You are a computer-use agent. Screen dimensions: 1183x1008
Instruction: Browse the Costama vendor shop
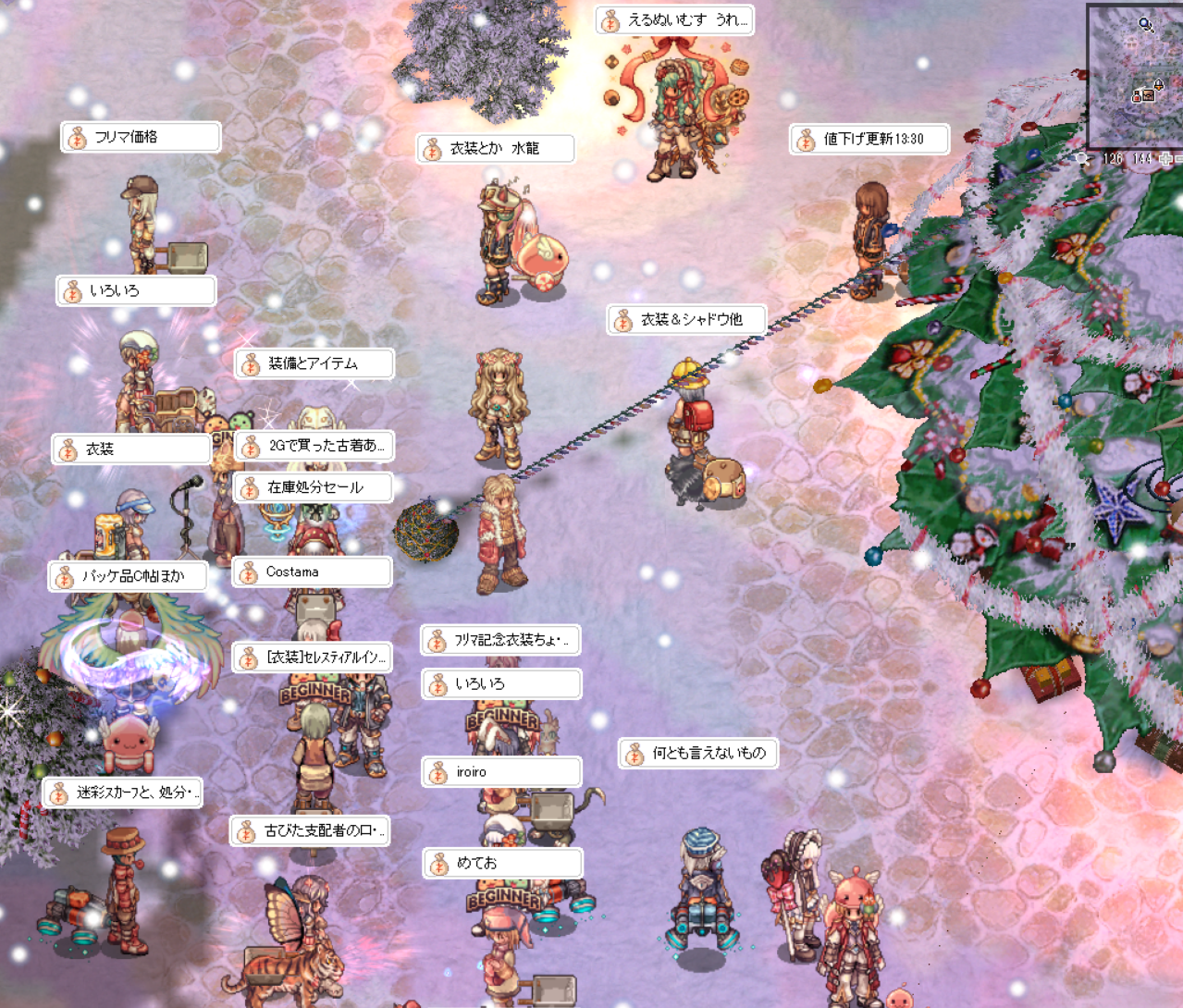312,572
